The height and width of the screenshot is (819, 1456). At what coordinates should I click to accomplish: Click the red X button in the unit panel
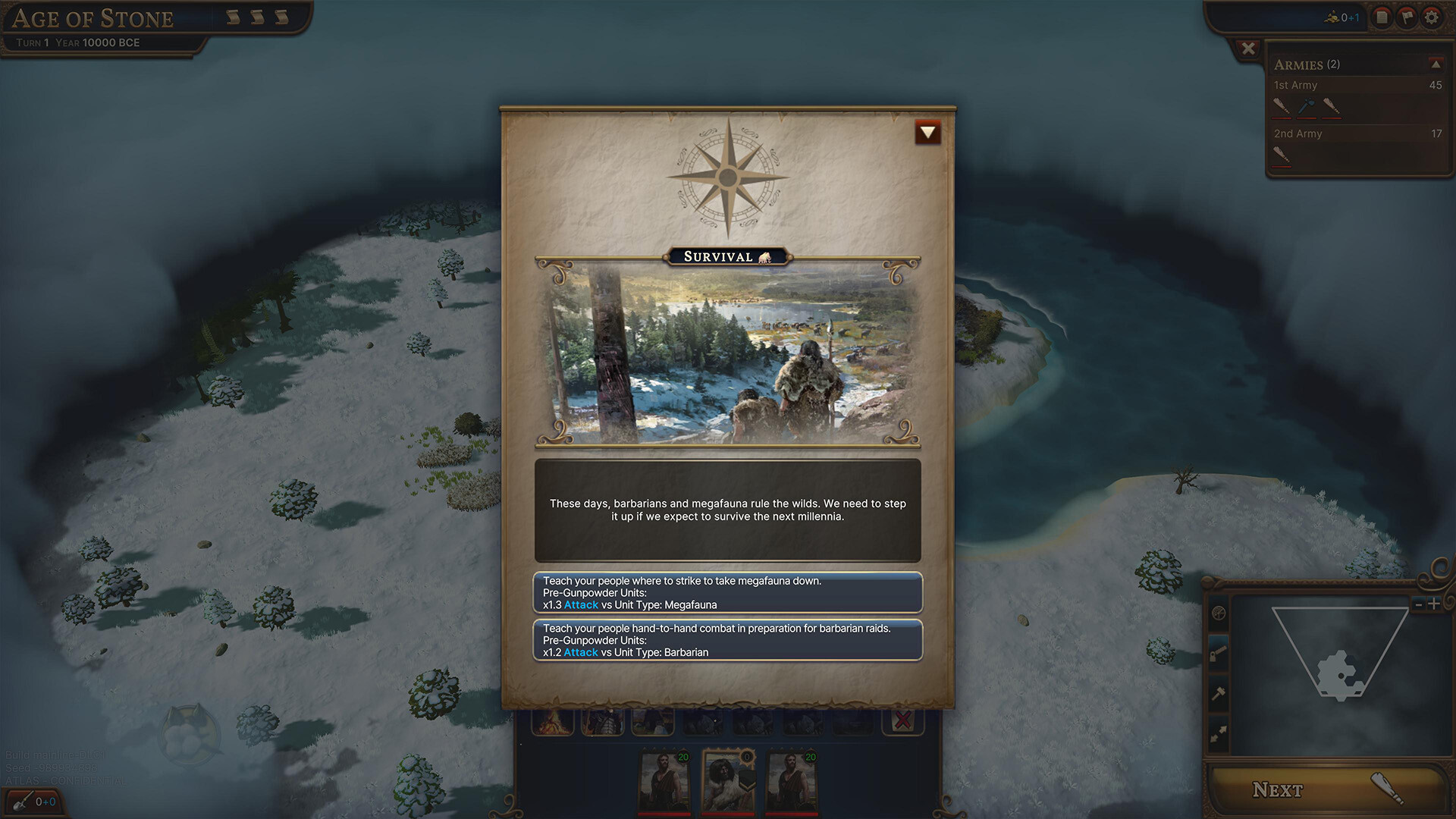[x=902, y=720]
